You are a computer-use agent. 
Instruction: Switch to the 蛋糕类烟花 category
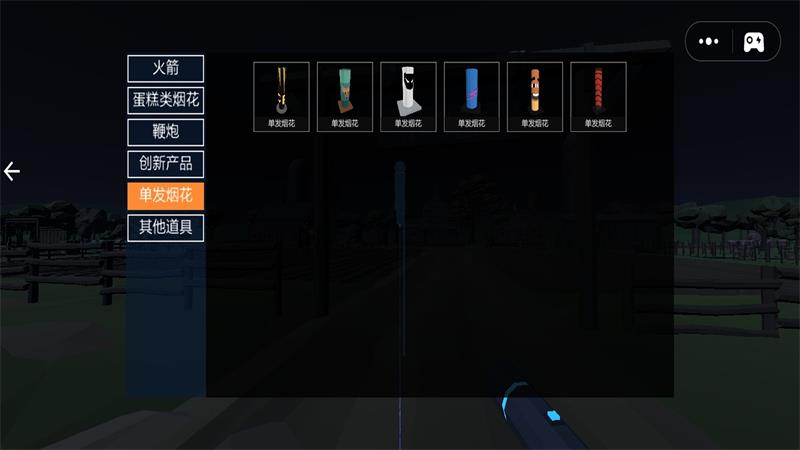[x=165, y=100]
